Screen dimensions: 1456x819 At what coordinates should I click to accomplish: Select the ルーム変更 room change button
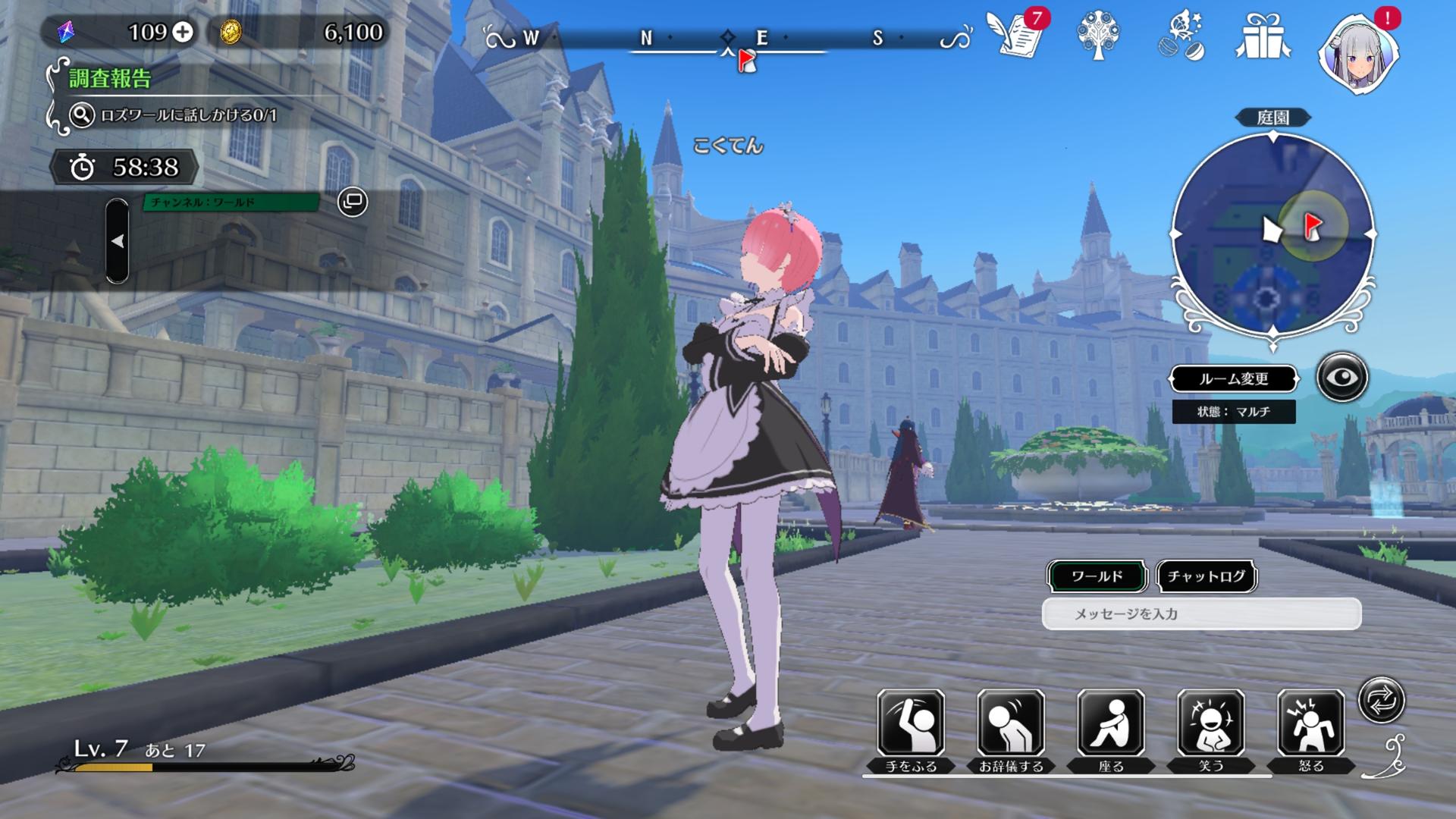[1233, 378]
